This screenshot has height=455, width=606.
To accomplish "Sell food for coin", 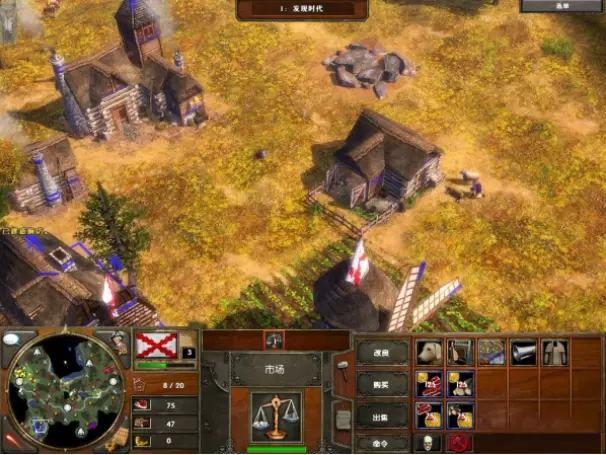I will point(430,414).
